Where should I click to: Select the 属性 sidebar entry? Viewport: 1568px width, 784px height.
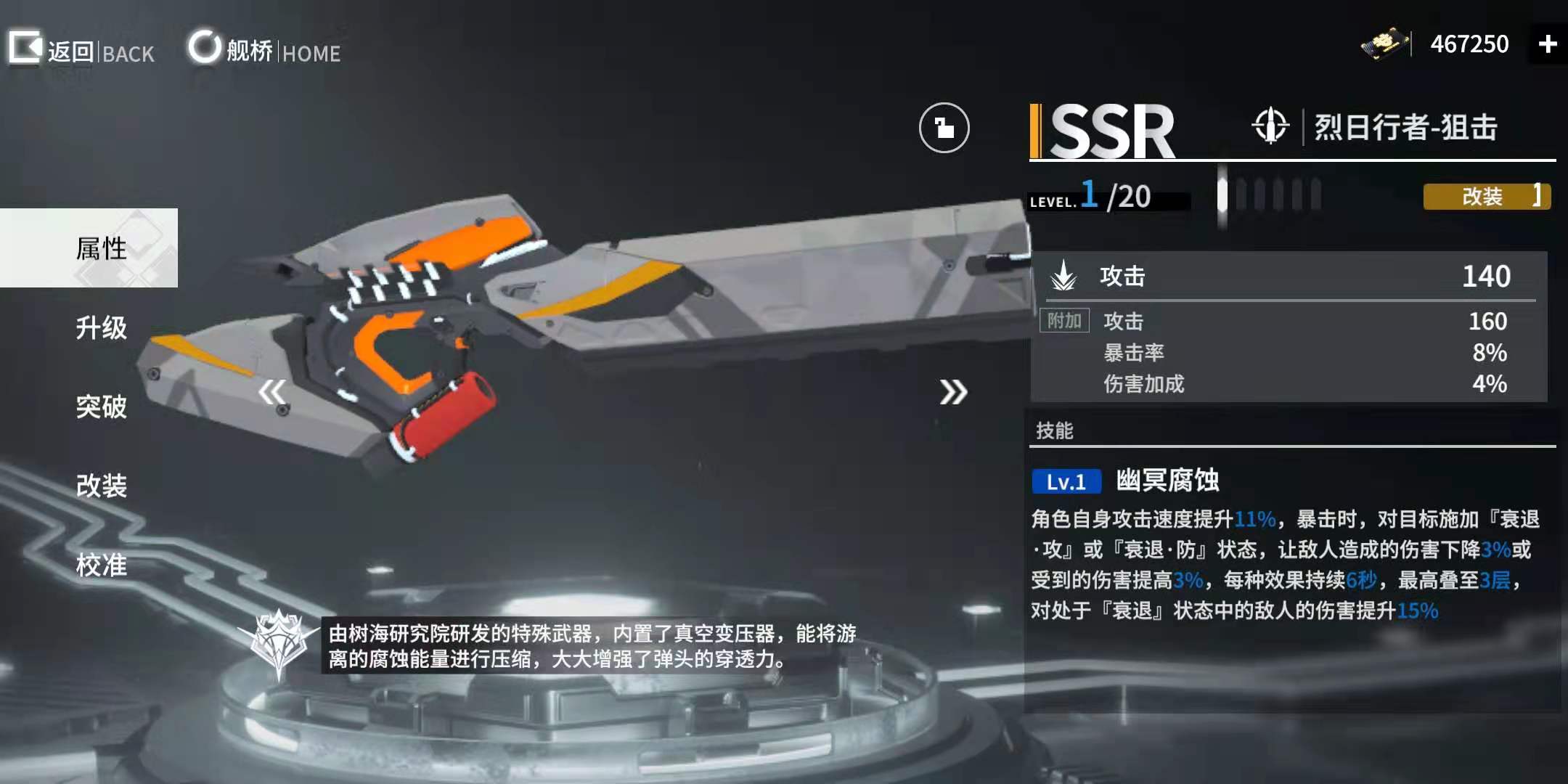pos(102,248)
